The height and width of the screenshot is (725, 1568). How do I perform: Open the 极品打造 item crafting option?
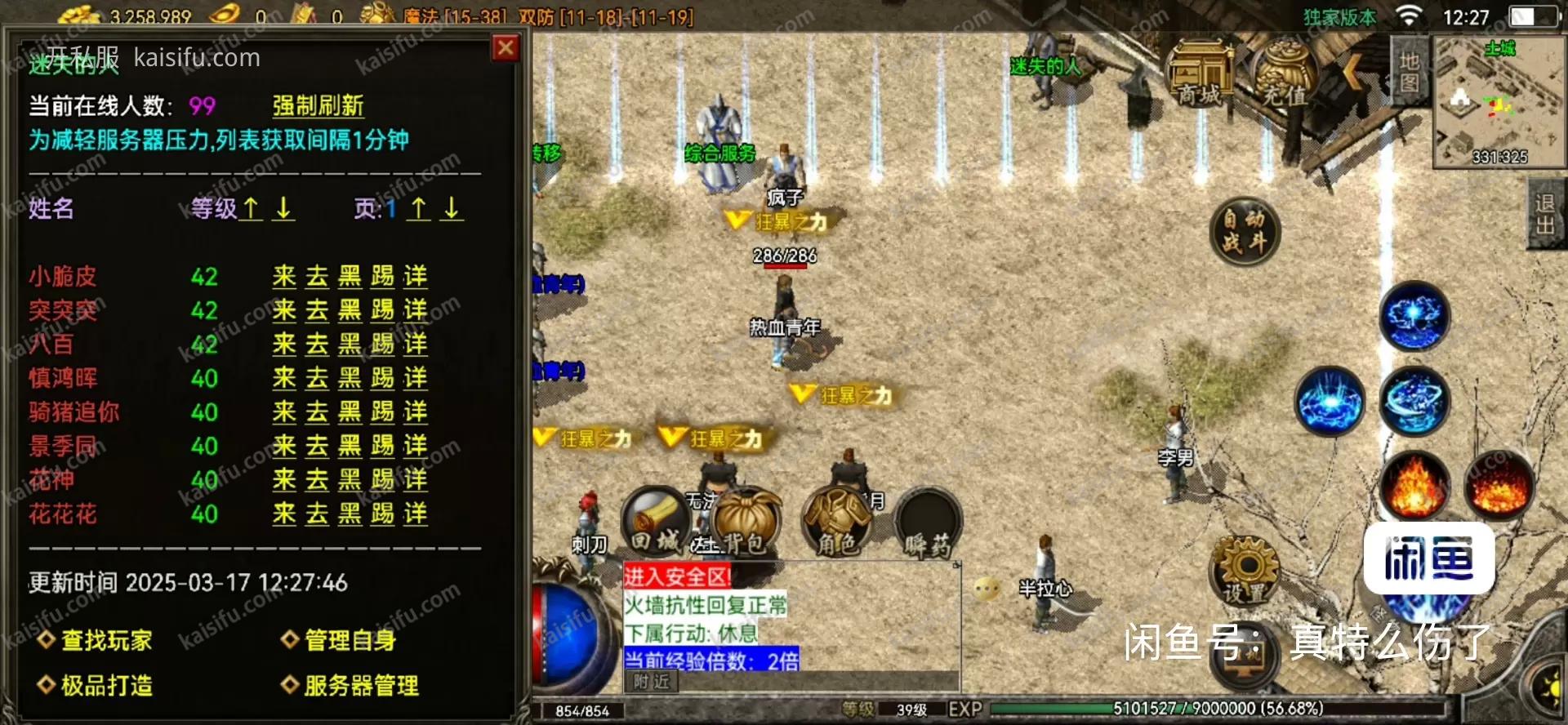pyautogui.click(x=106, y=685)
